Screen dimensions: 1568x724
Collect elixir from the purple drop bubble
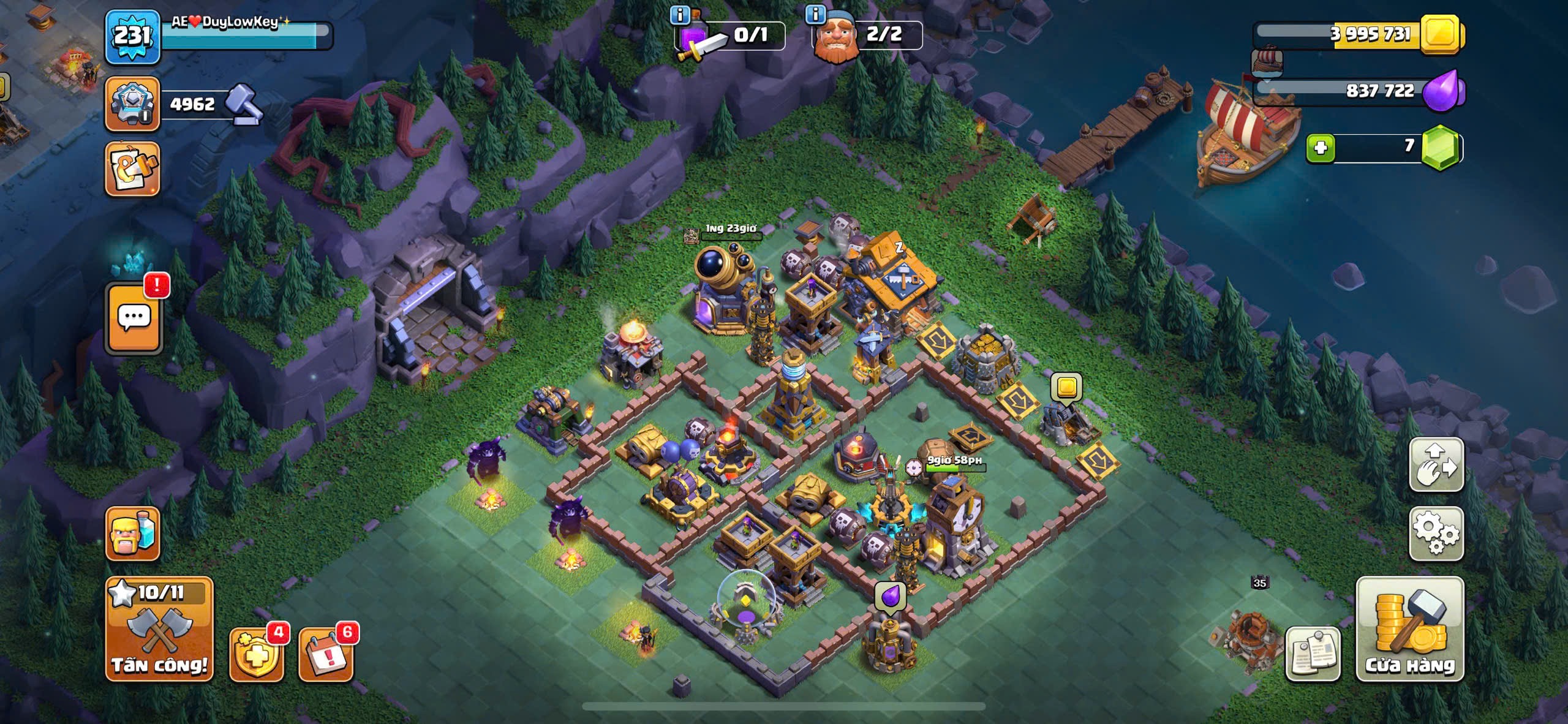[890, 595]
